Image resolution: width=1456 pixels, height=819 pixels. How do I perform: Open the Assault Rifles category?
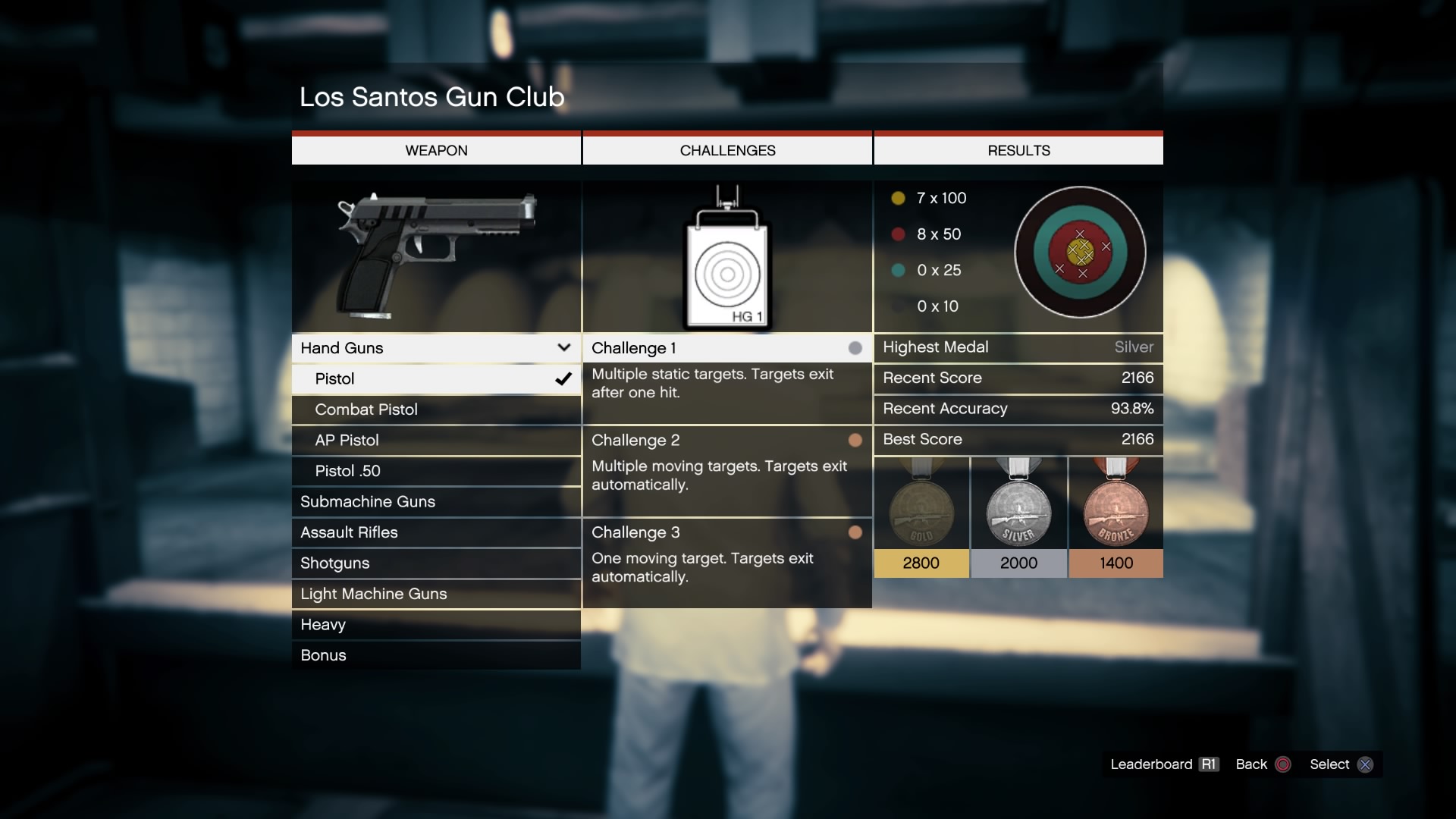click(435, 532)
